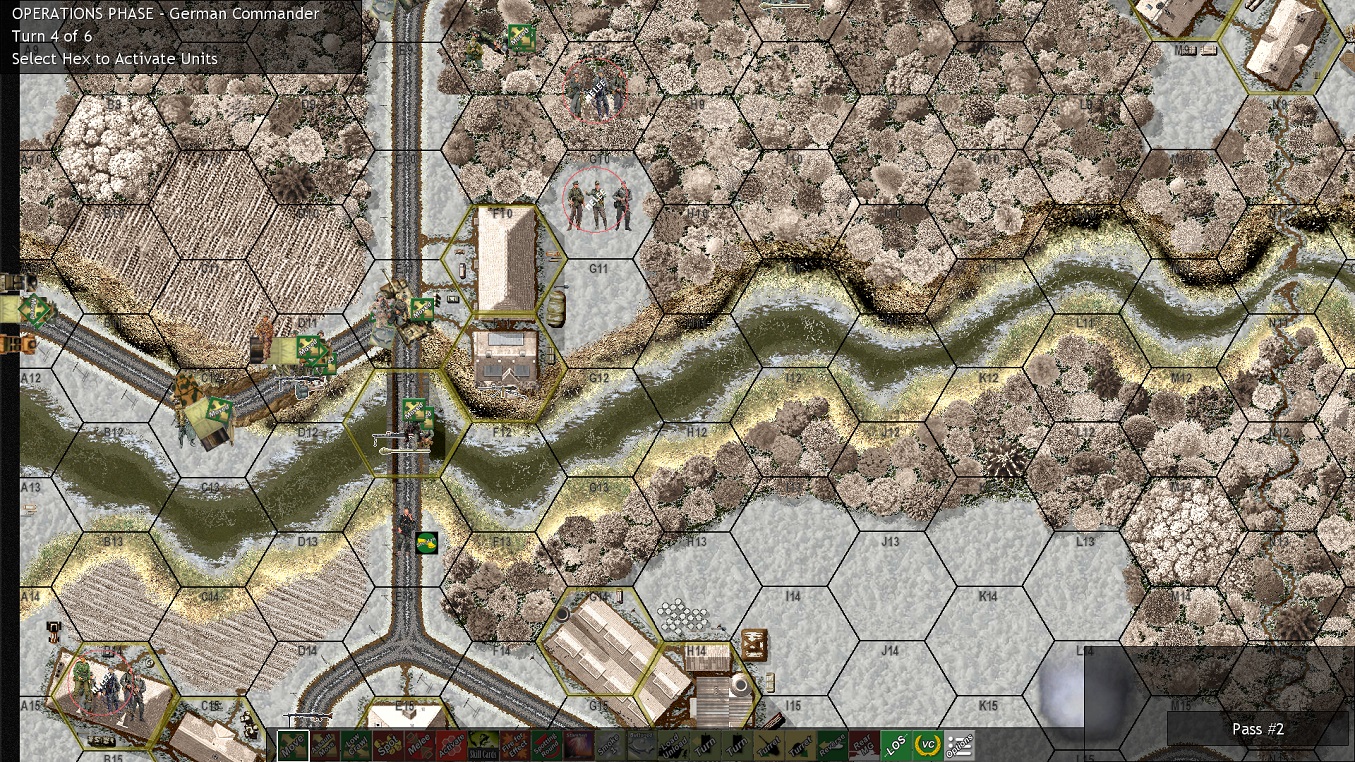Open the Skill Cards panel
The image size is (1355, 762).
pos(482,746)
